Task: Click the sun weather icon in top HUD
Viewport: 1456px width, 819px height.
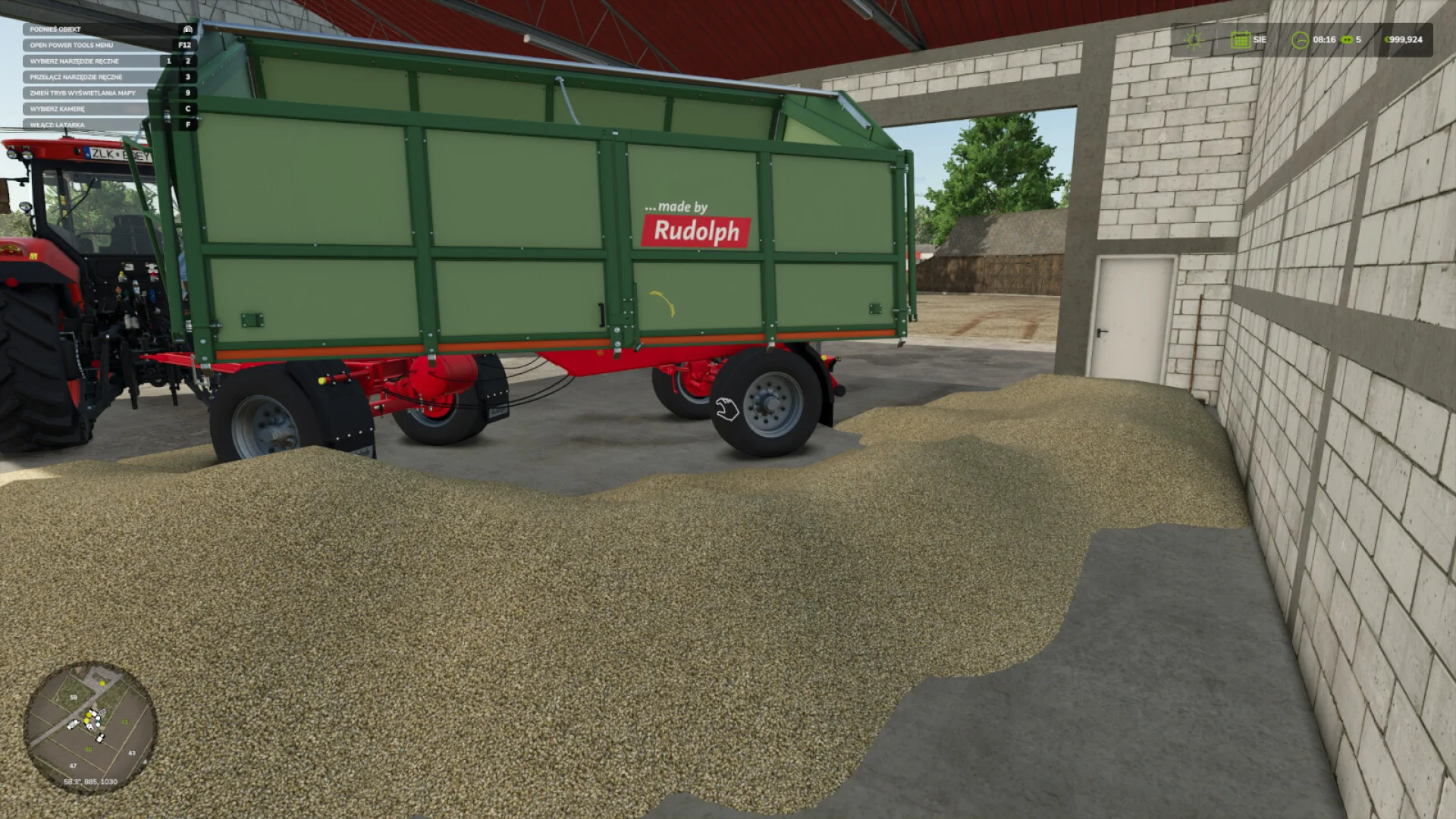Action: [1194, 39]
